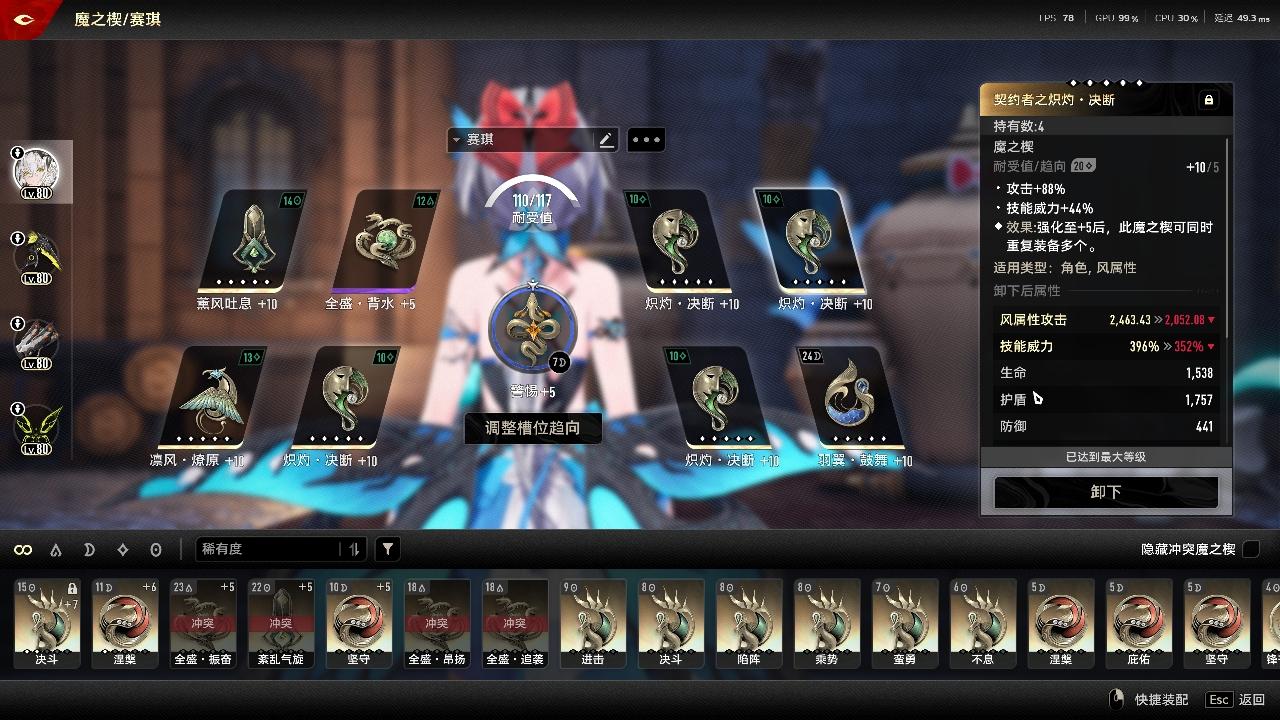
Task: Pick the 进击 wedge from the inventory
Action: [592, 622]
